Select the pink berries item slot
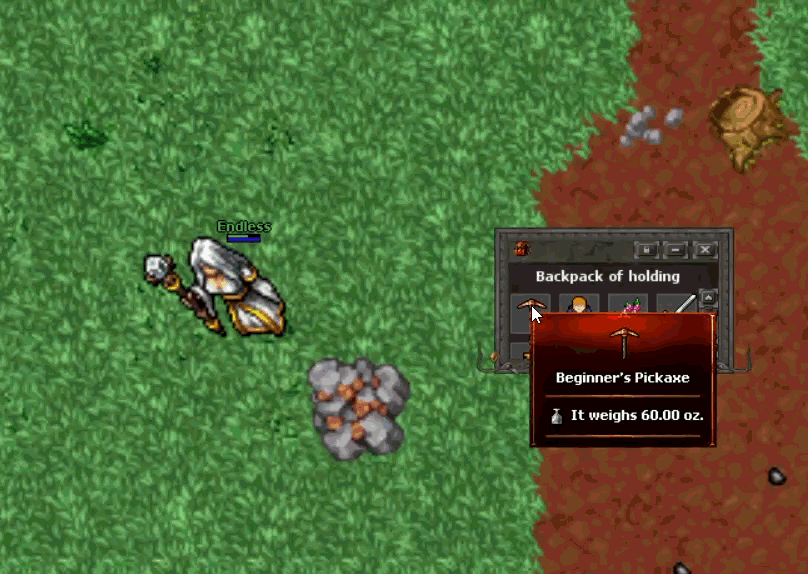Screen dimensions: 808x574 [629, 307]
